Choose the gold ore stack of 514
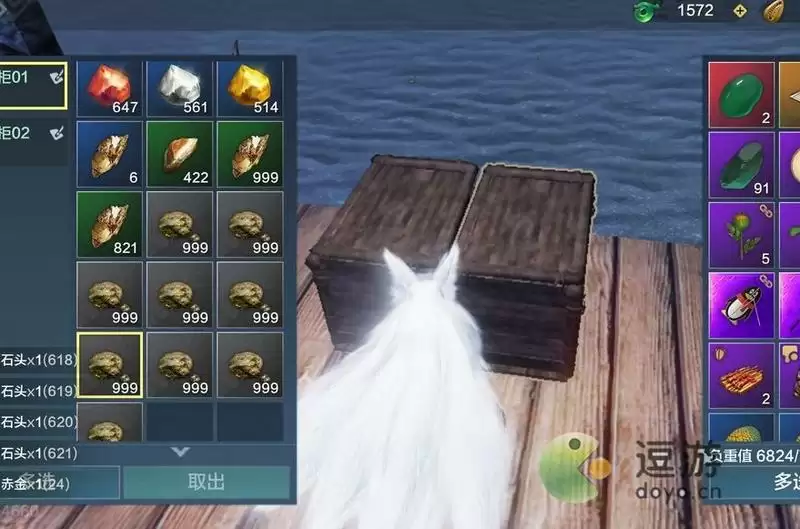 [x=249, y=88]
